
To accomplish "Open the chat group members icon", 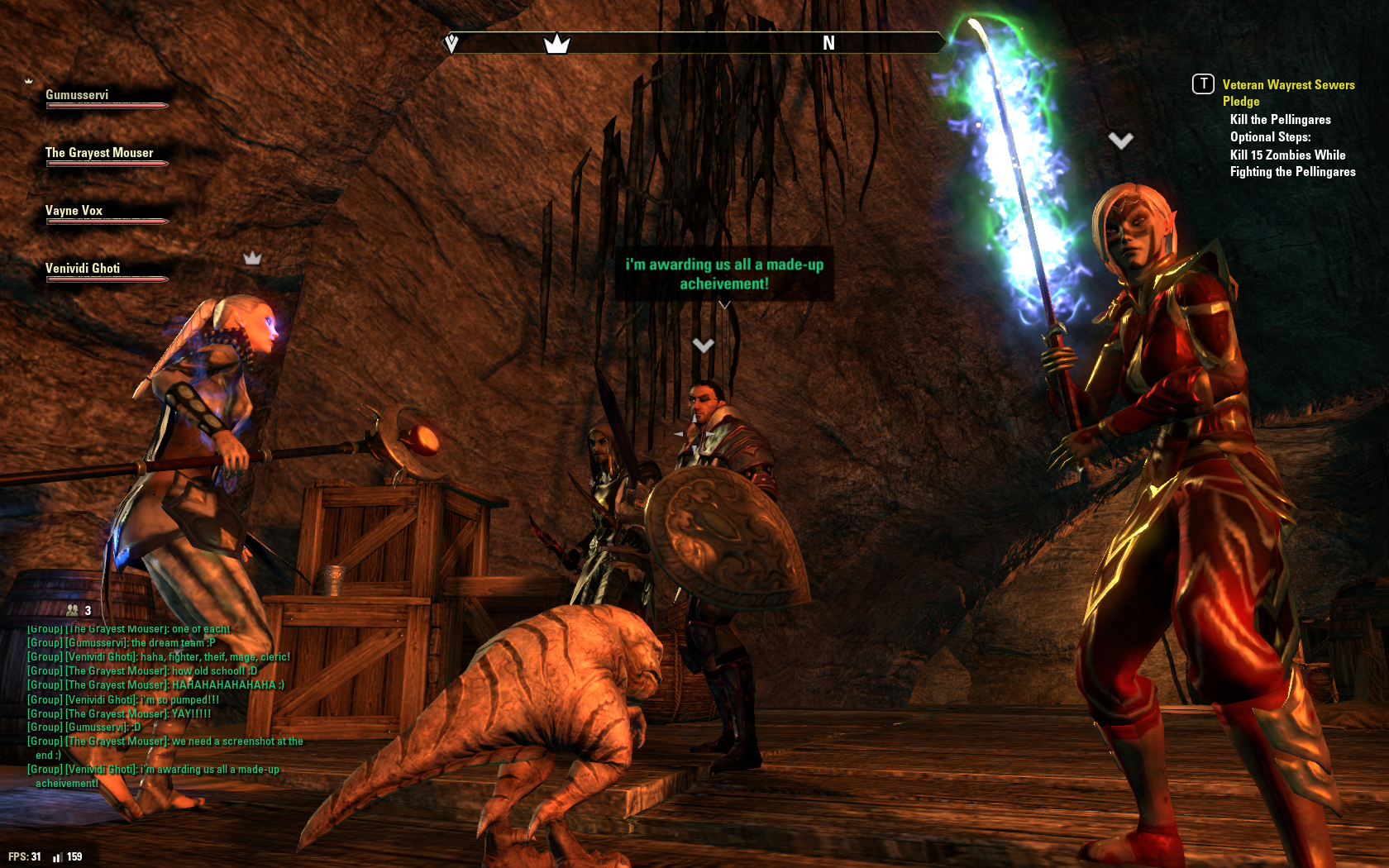I will 73,610.
